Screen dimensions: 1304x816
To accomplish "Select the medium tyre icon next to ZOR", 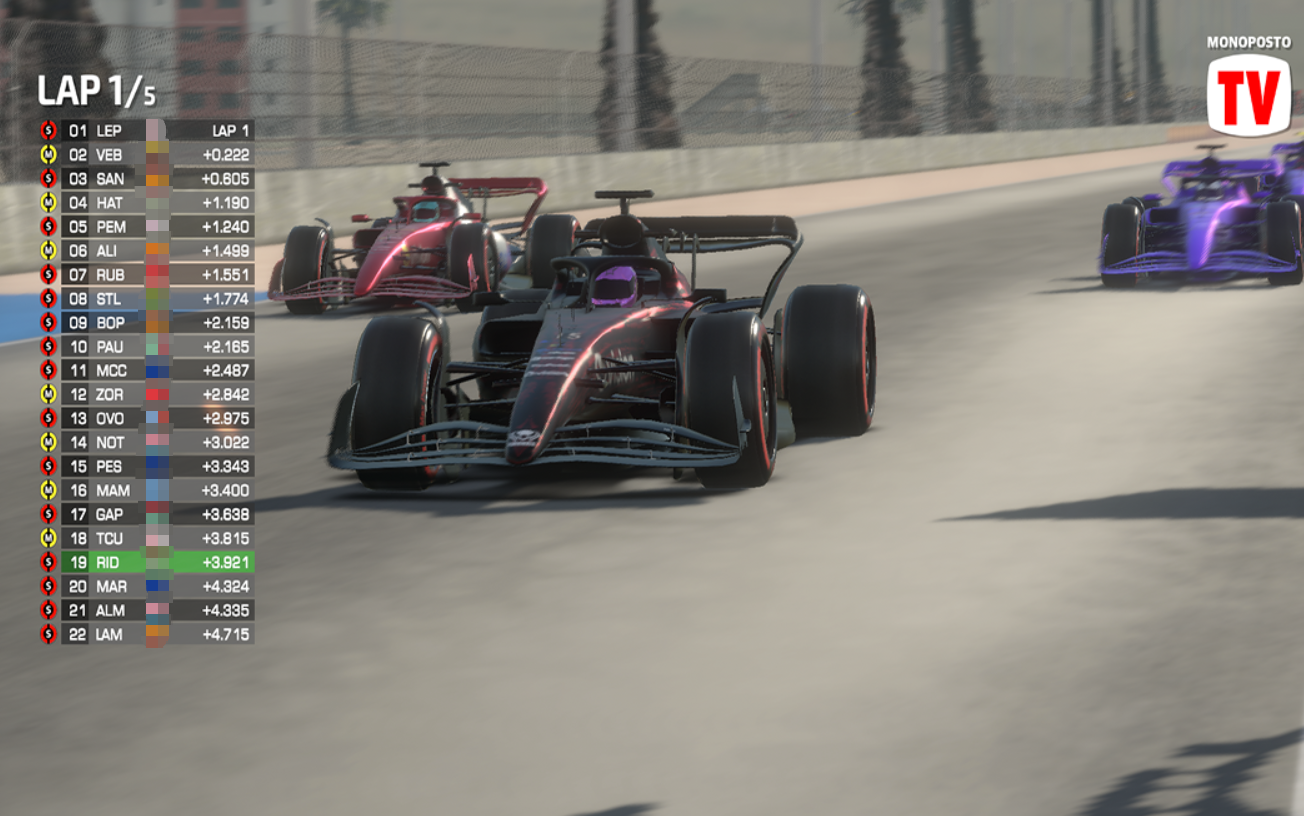I will tap(47, 395).
